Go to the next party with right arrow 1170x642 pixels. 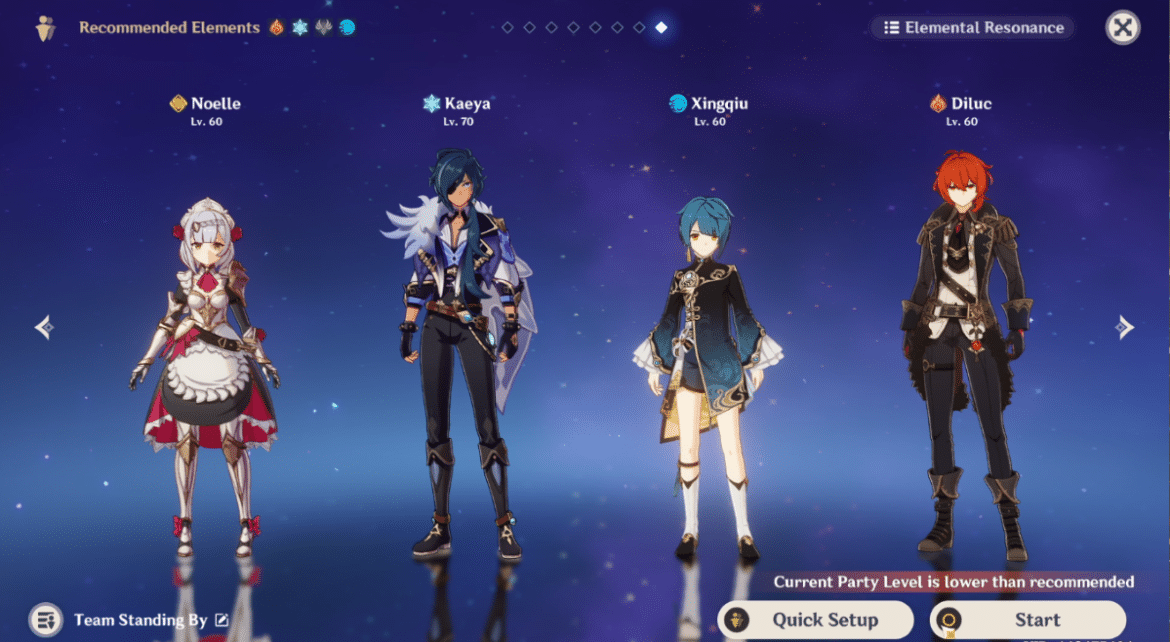1125,327
